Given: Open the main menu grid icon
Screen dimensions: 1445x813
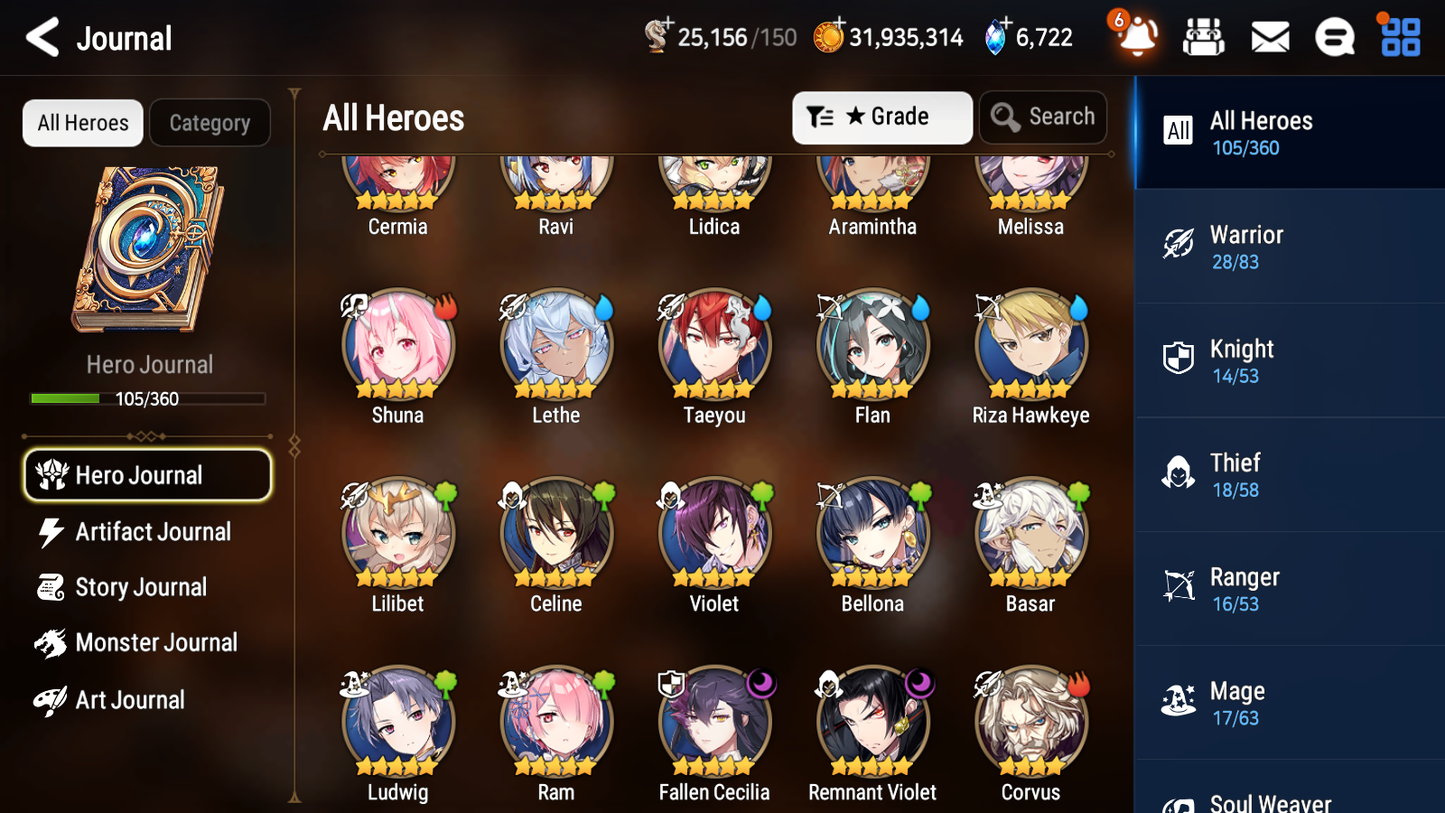Looking at the screenshot, I should point(1398,37).
